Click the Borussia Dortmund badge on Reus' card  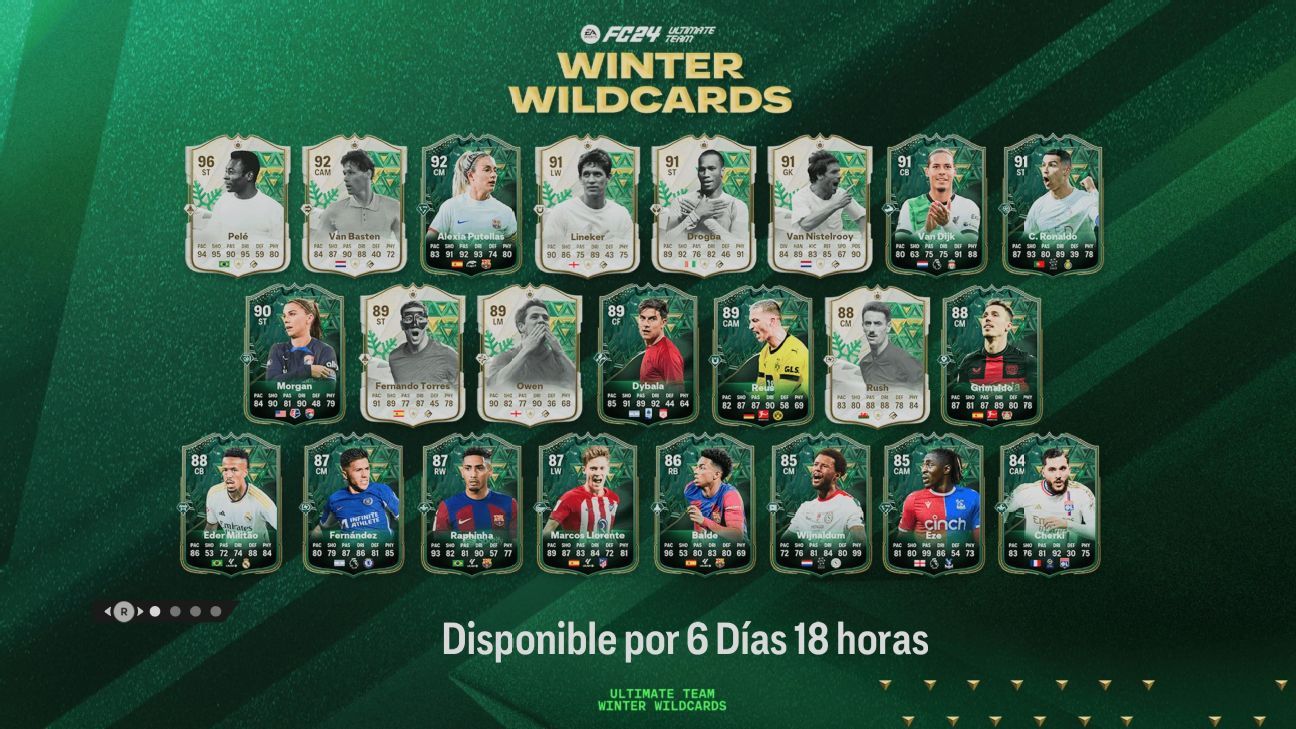pyautogui.click(x=778, y=415)
